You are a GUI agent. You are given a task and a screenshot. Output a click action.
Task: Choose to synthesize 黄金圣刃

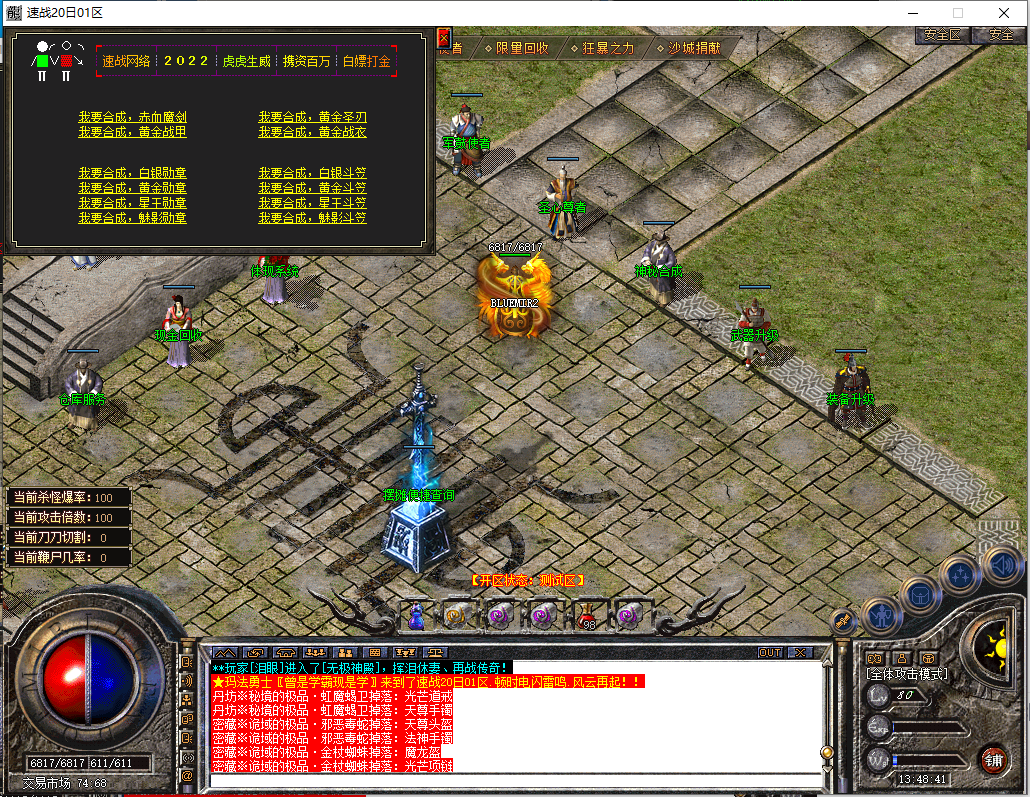click(x=312, y=117)
